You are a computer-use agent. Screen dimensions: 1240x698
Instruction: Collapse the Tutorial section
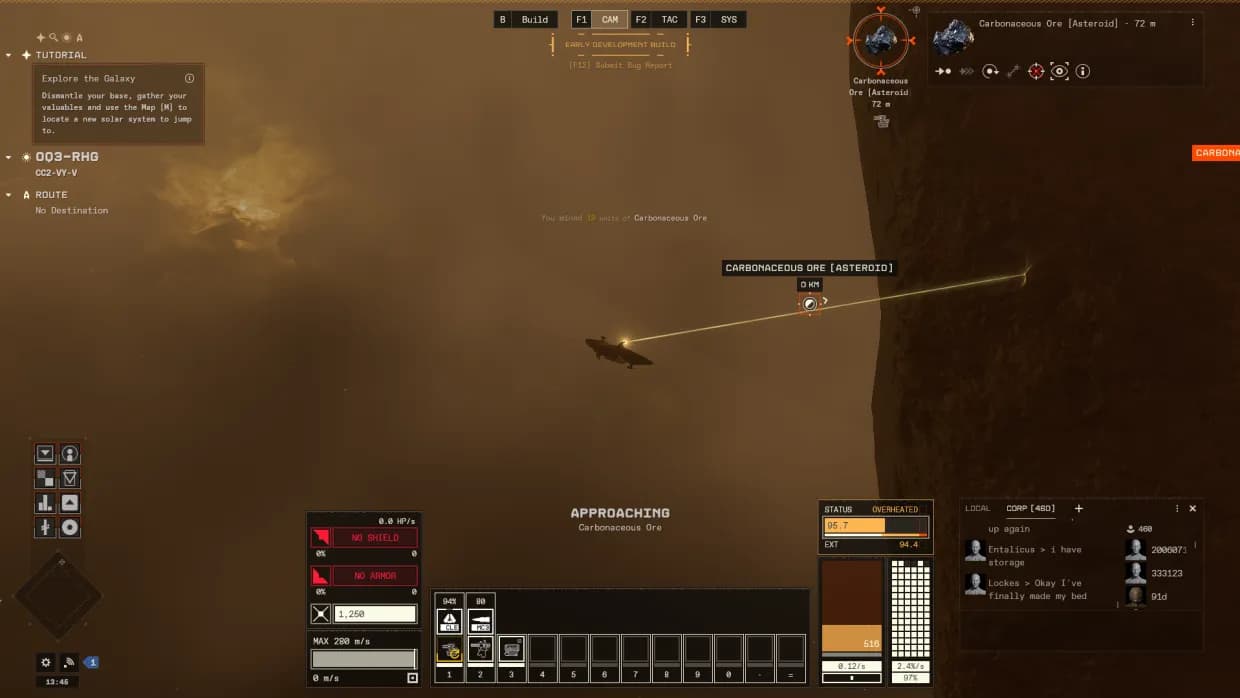[9, 55]
